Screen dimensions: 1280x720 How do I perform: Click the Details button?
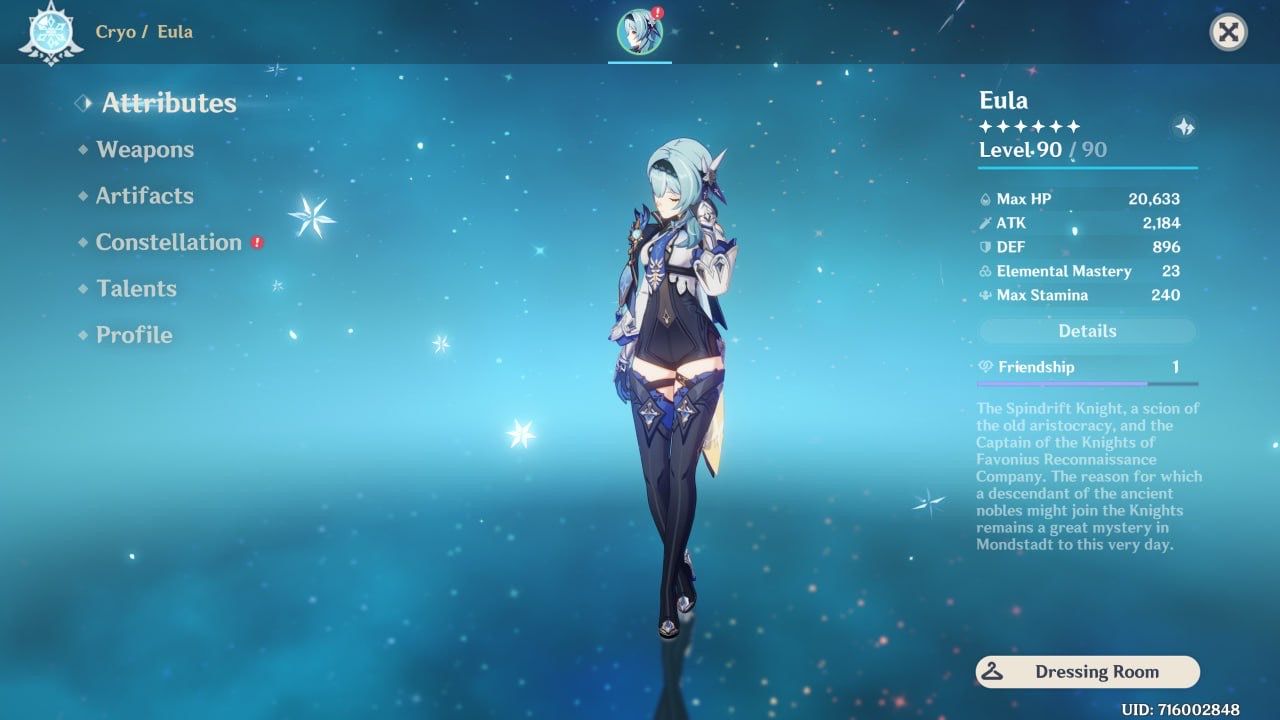click(1087, 331)
